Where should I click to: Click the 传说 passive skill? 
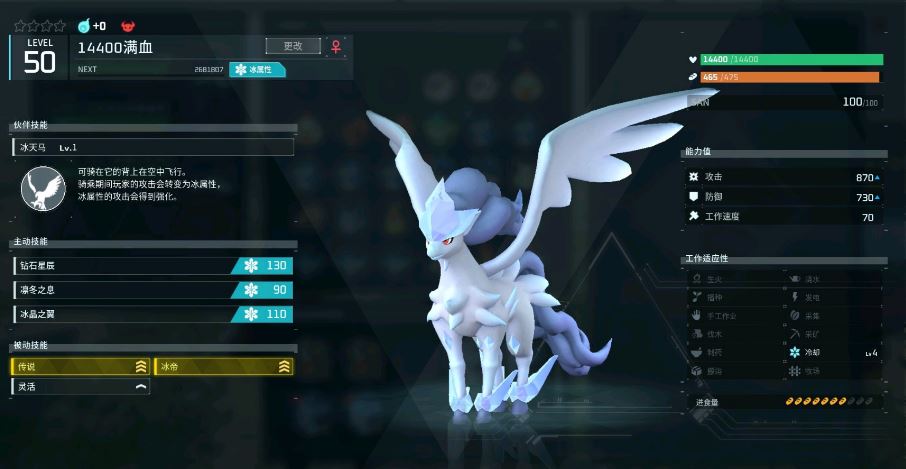pos(81,367)
